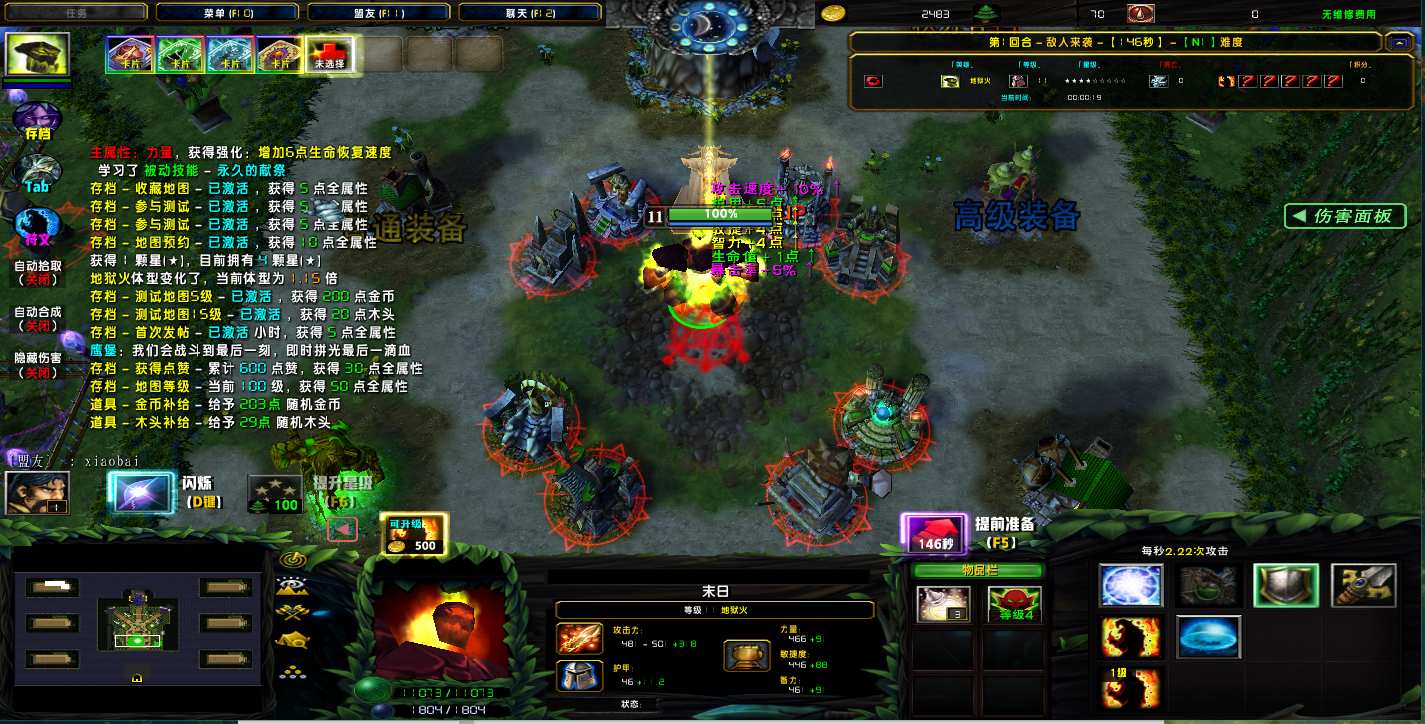Click the green-bordered shield command icon
Viewport: 1425px width, 724px height.
(1285, 586)
